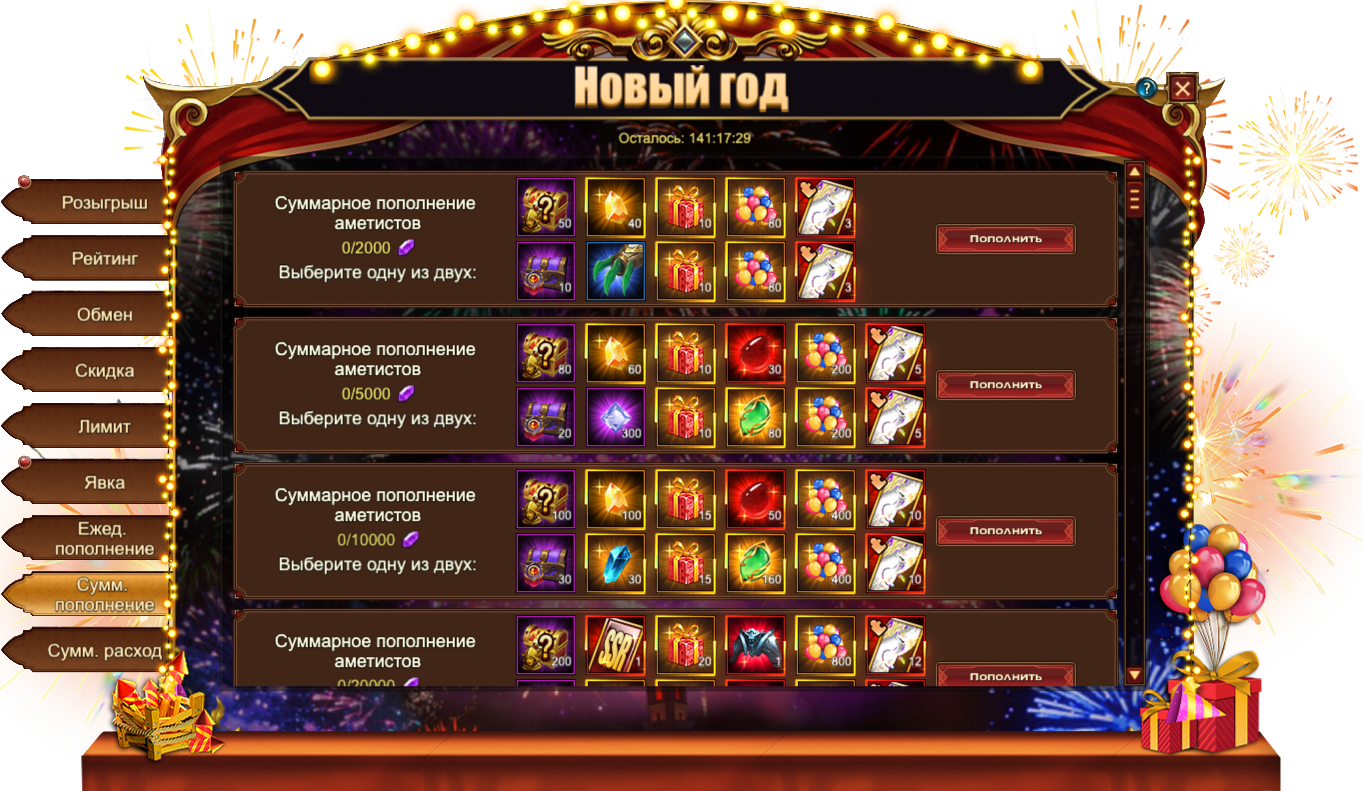Screen dimensions: 1363x791
Task: Click Пополнить for the 0/5000 amethyst reward
Action: coord(1005,385)
